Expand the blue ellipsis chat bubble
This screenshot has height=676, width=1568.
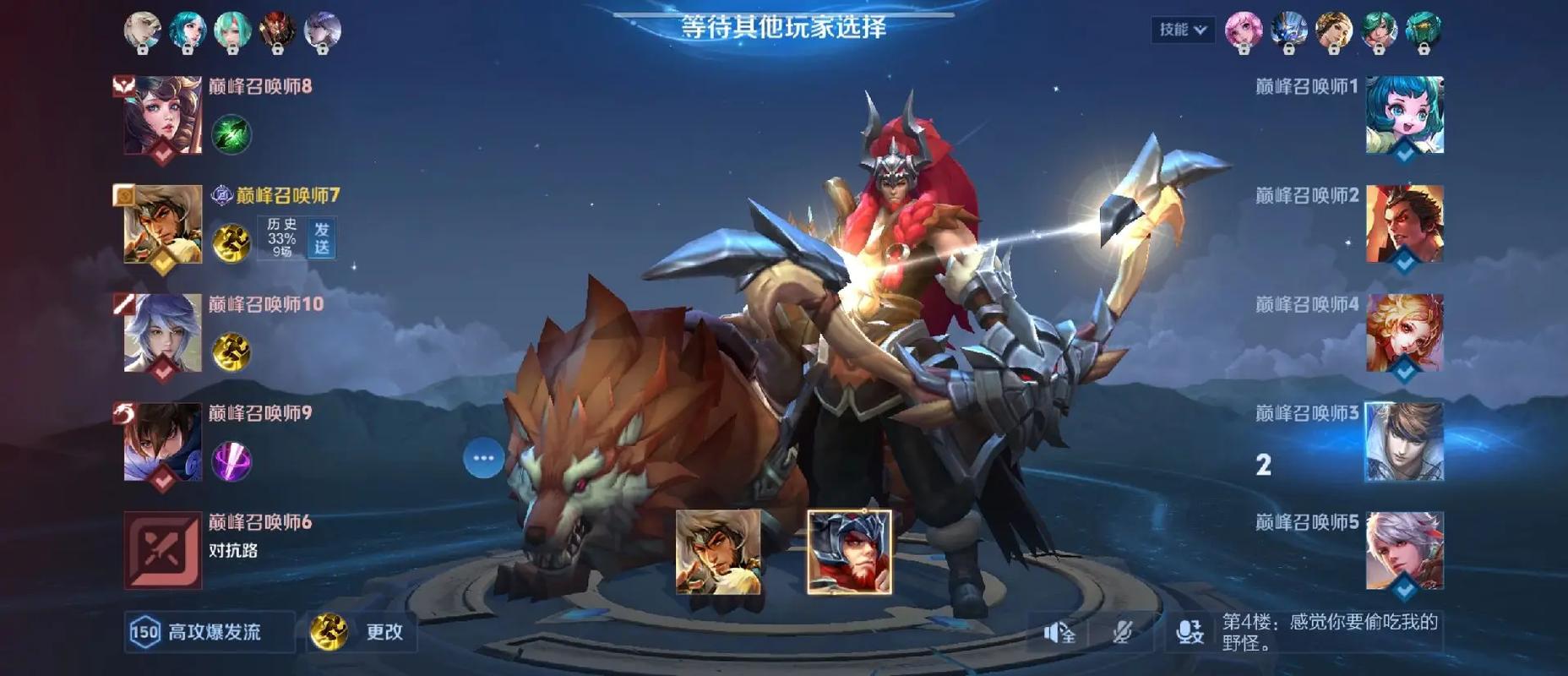coord(482,457)
